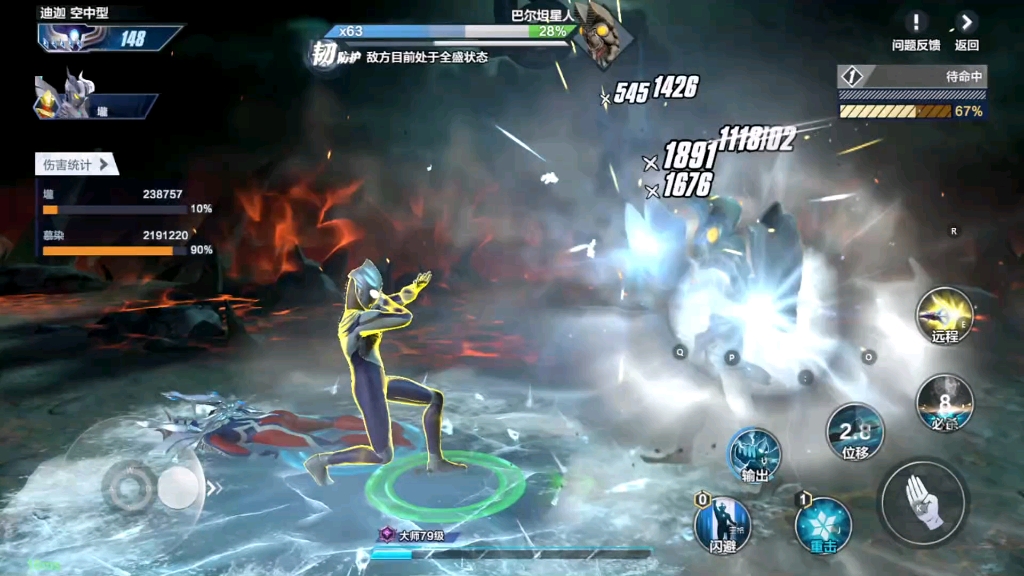Image resolution: width=1024 pixels, height=576 pixels.
Task: Use the 重击 heavy strike skill
Action: [x=822, y=522]
